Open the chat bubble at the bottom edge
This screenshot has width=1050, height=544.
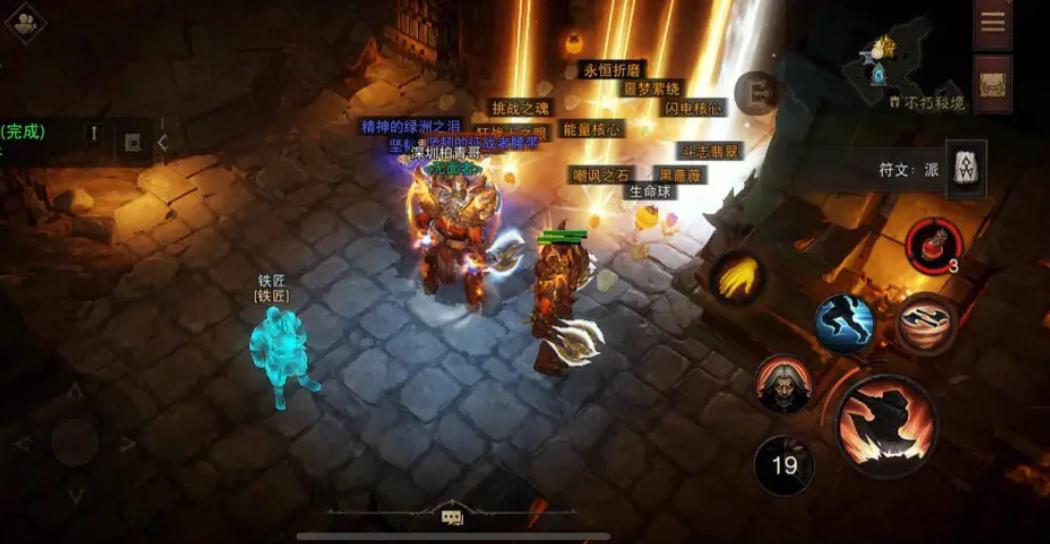tap(452, 516)
